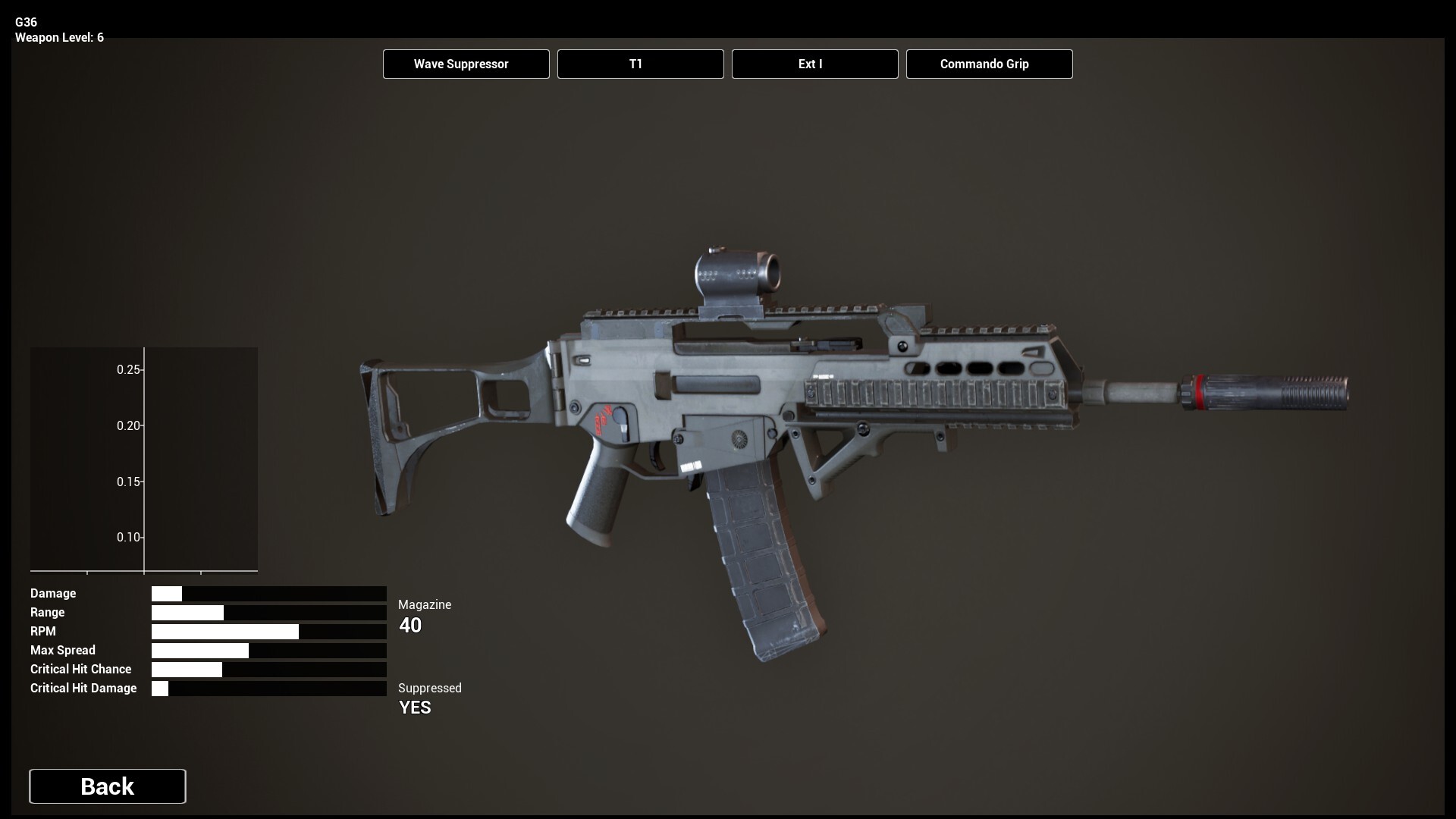1456x819 pixels.
Task: Select the Wave Suppressor attachment button
Action: click(x=466, y=64)
